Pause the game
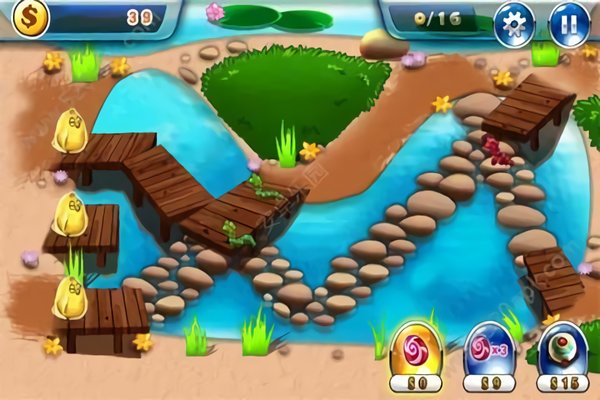This screenshot has height=400, width=600. (569, 24)
